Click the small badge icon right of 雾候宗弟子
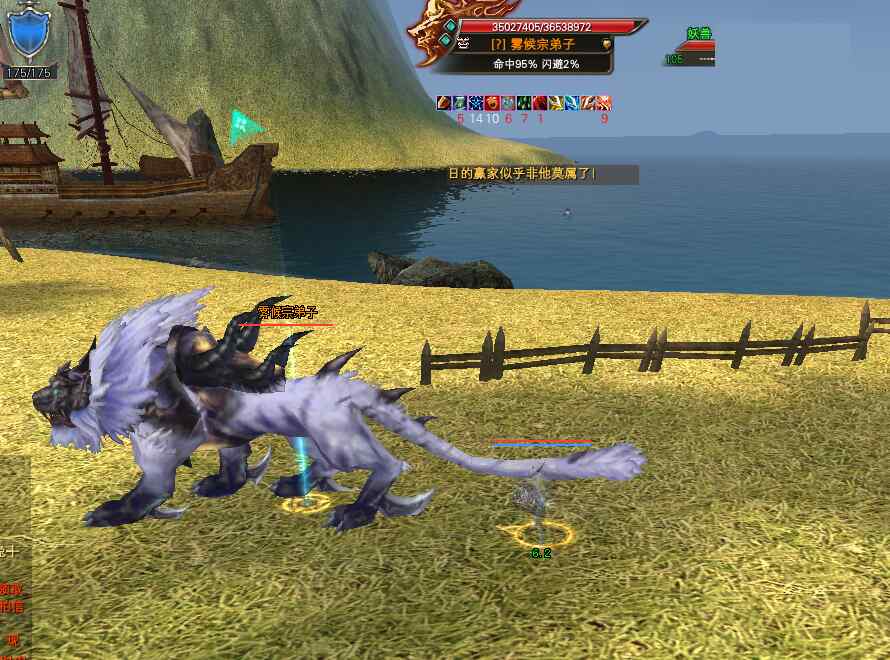Viewport: 890px width, 660px height. click(x=605, y=44)
